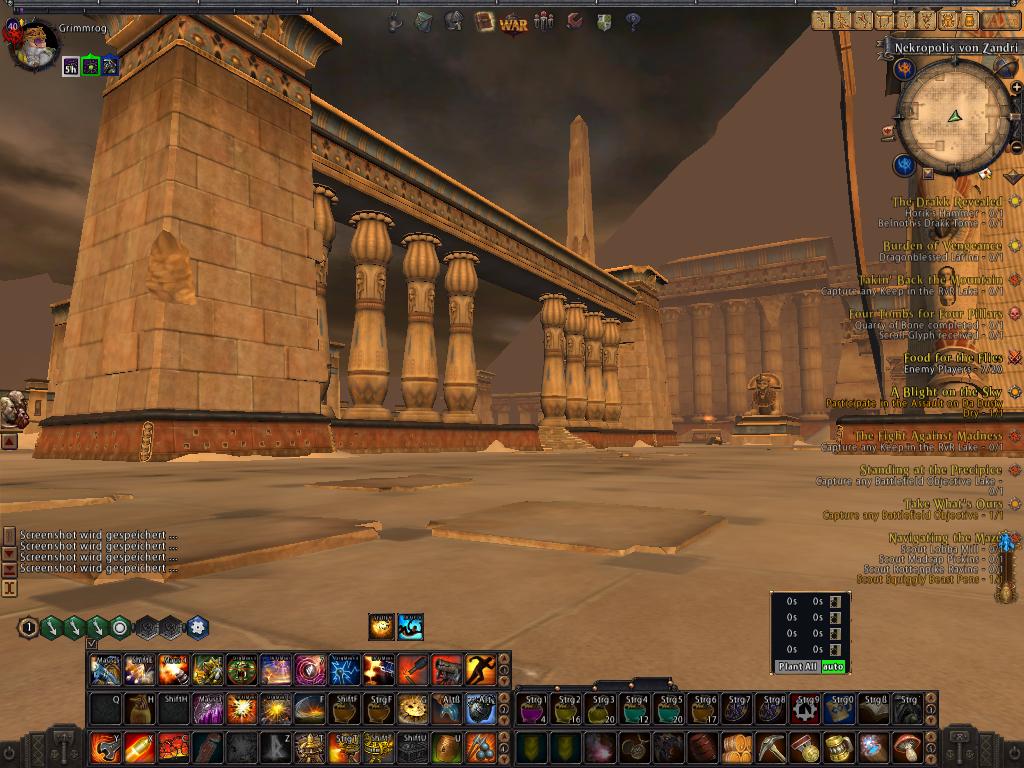The width and height of the screenshot is (1024, 768).
Task: Click the Plant All button
Action: (x=797, y=666)
